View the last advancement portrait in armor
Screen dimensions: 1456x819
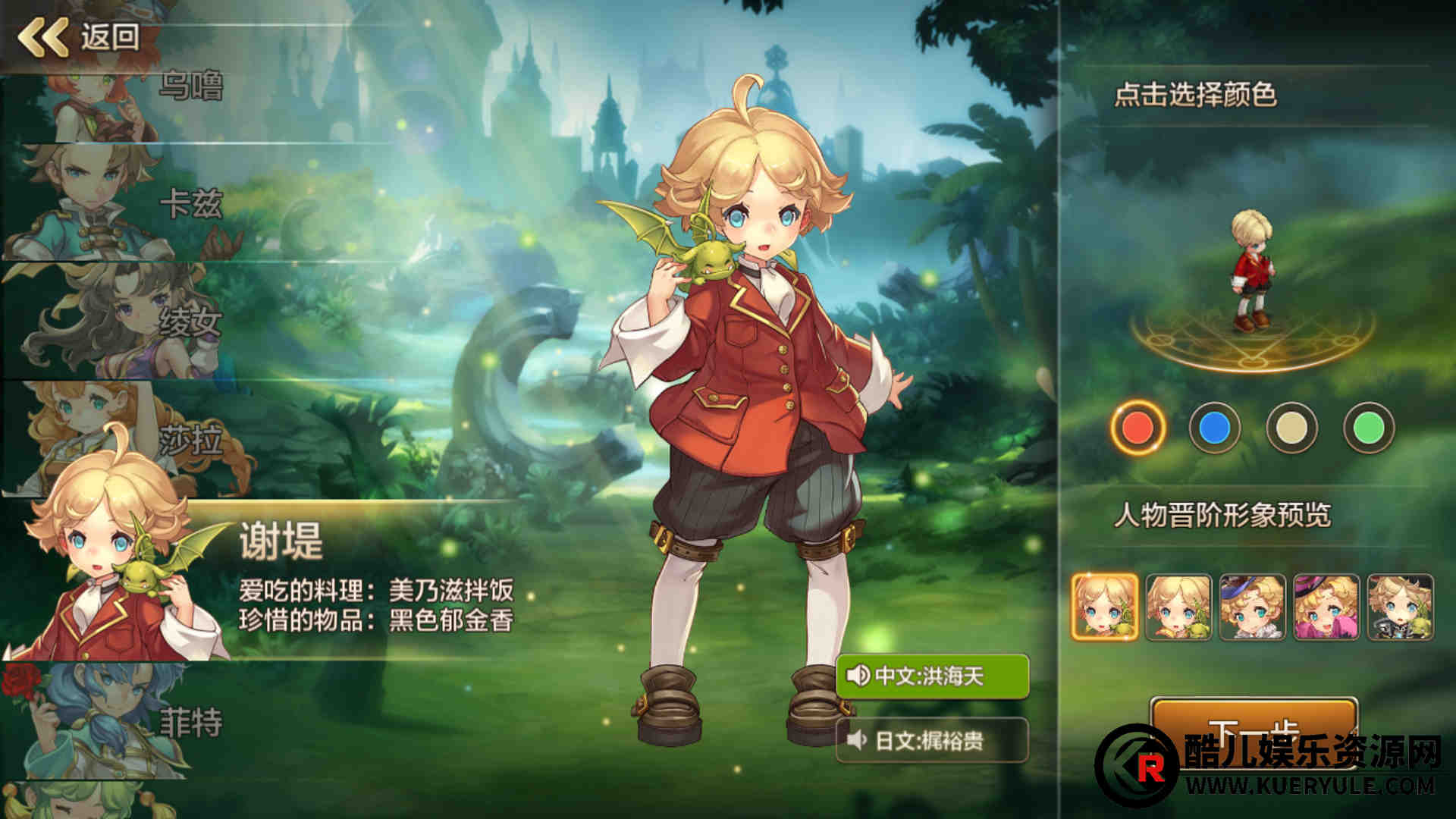tap(1401, 607)
